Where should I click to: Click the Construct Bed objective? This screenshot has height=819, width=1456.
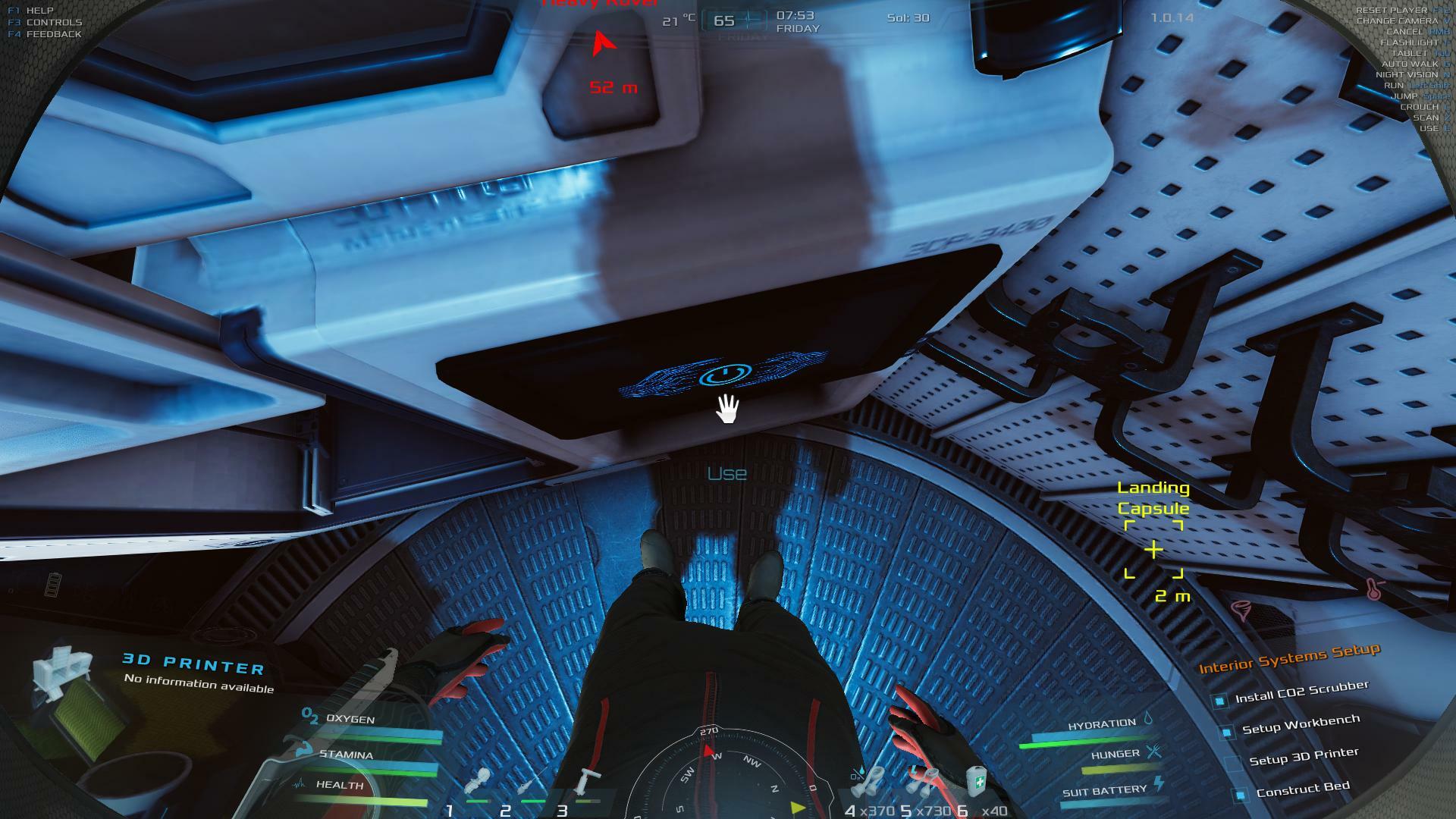click(1302, 789)
